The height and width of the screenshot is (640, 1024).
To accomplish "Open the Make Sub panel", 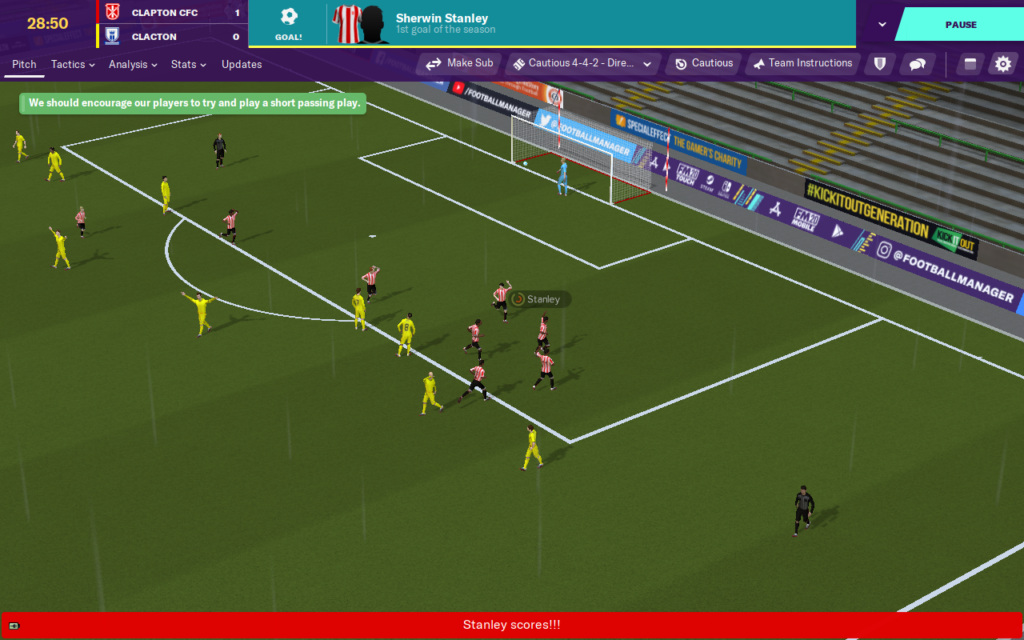I will 460,63.
